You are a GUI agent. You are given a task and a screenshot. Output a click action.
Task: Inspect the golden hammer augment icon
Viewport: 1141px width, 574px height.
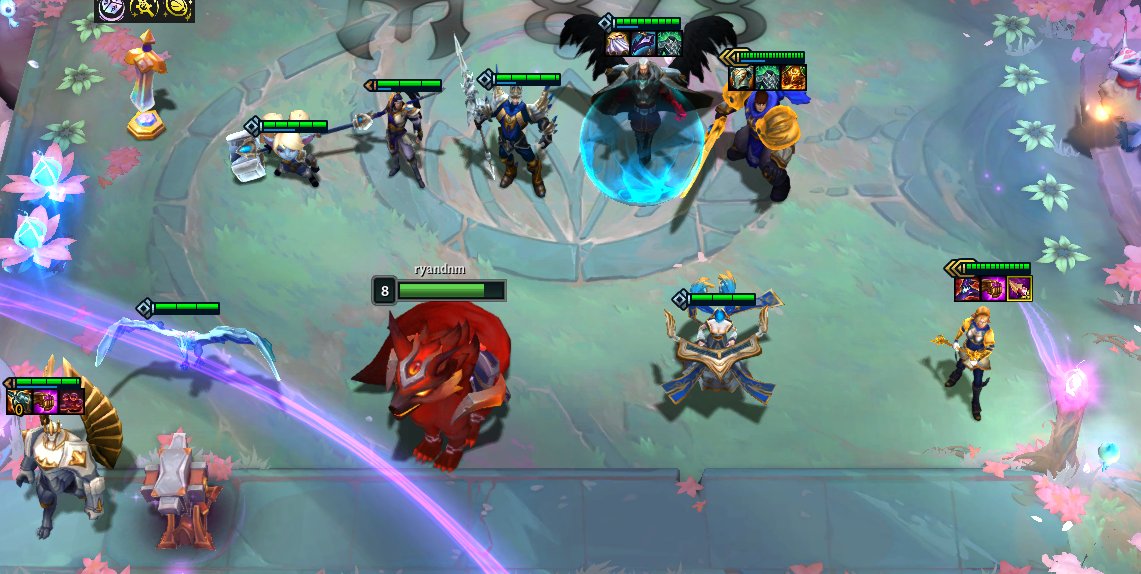click(x=144, y=9)
